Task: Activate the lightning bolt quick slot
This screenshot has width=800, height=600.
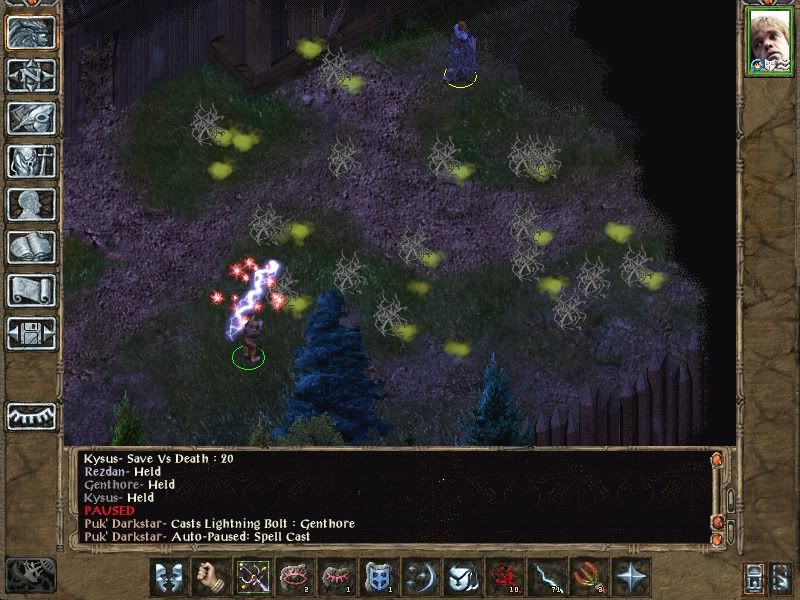Action: 546,577
